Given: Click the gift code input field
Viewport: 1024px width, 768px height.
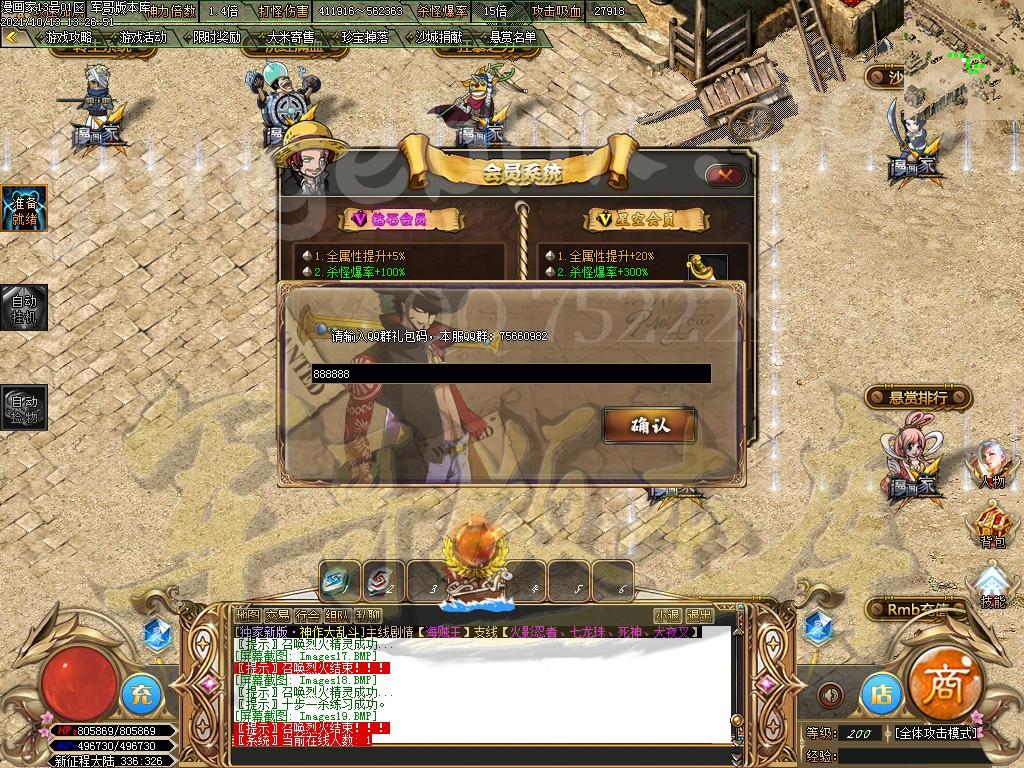Looking at the screenshot, I should pos(511,374).
